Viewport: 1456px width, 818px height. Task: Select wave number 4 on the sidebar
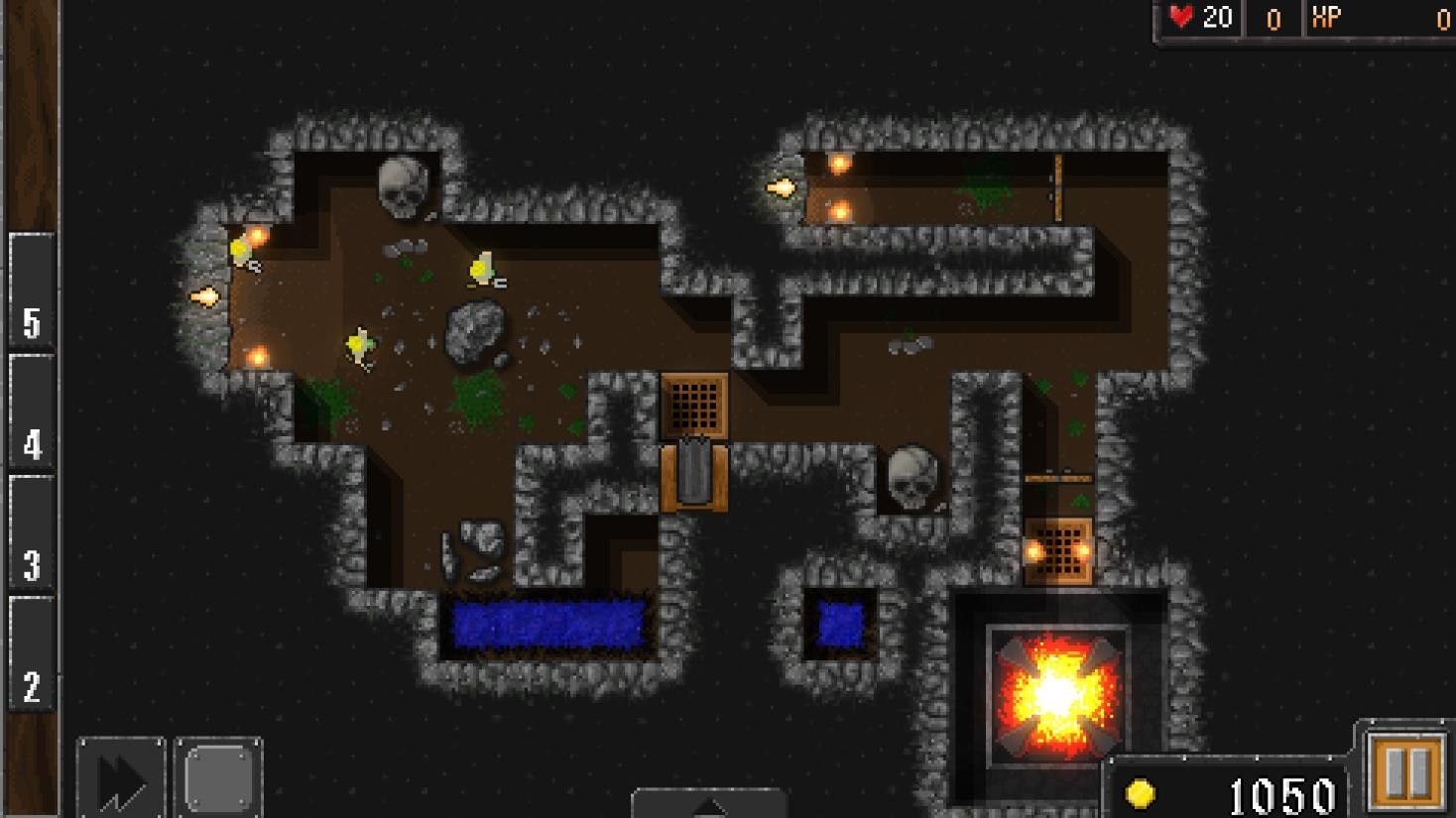[x=32, y=412]
